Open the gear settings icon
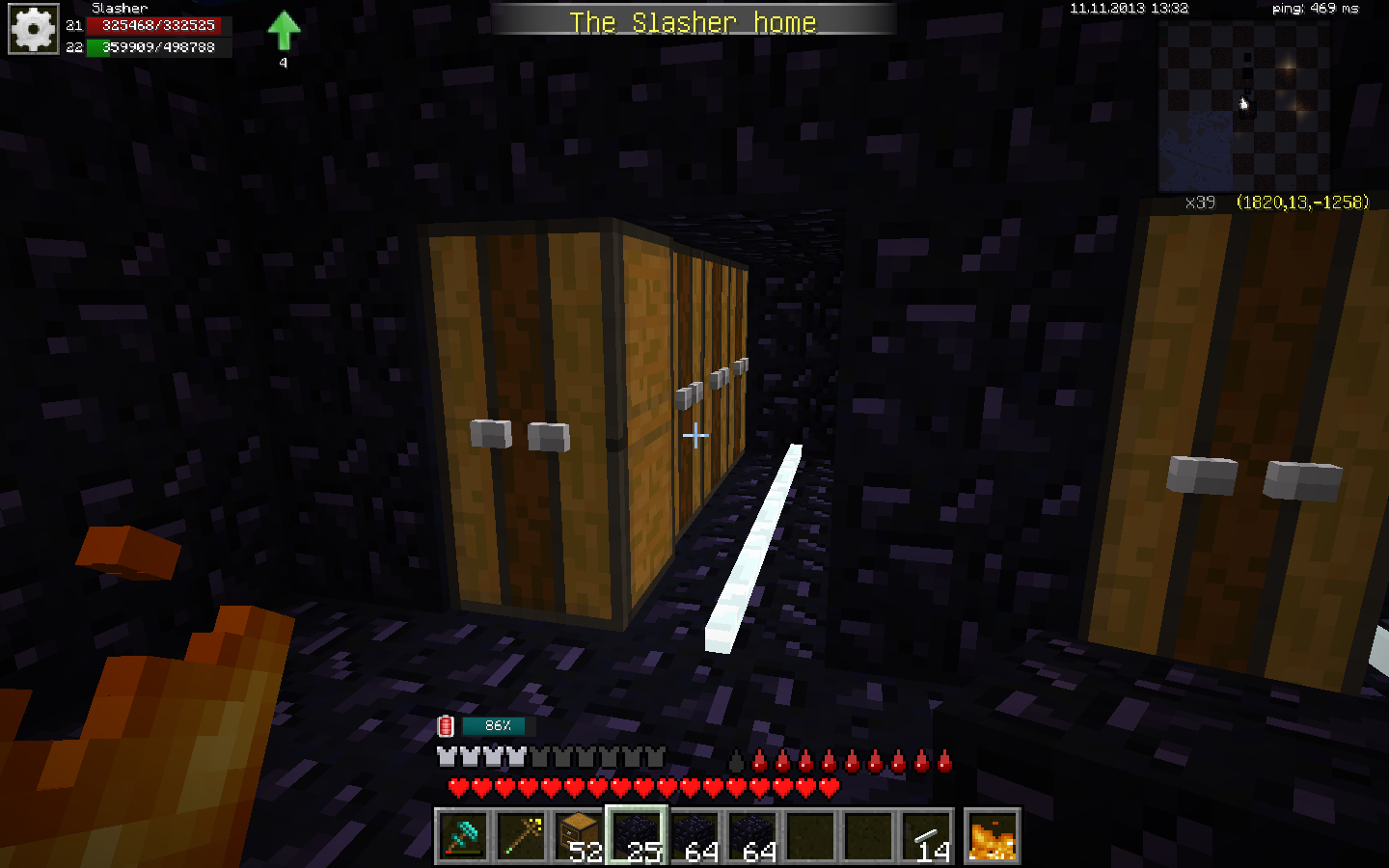The image size is (1389, 868). point(34,30)
